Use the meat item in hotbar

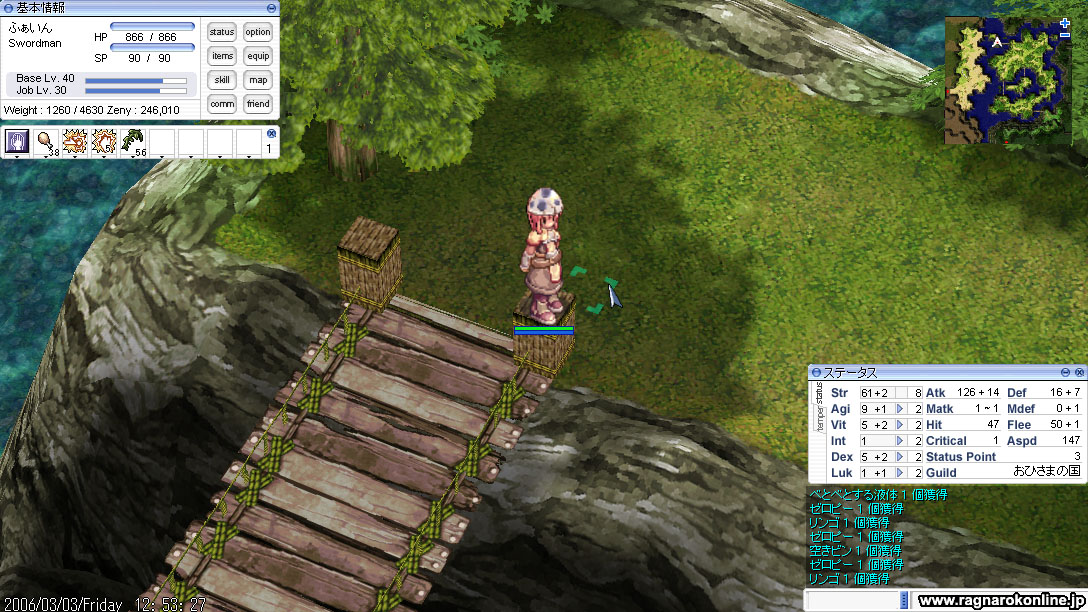(46, 142)
